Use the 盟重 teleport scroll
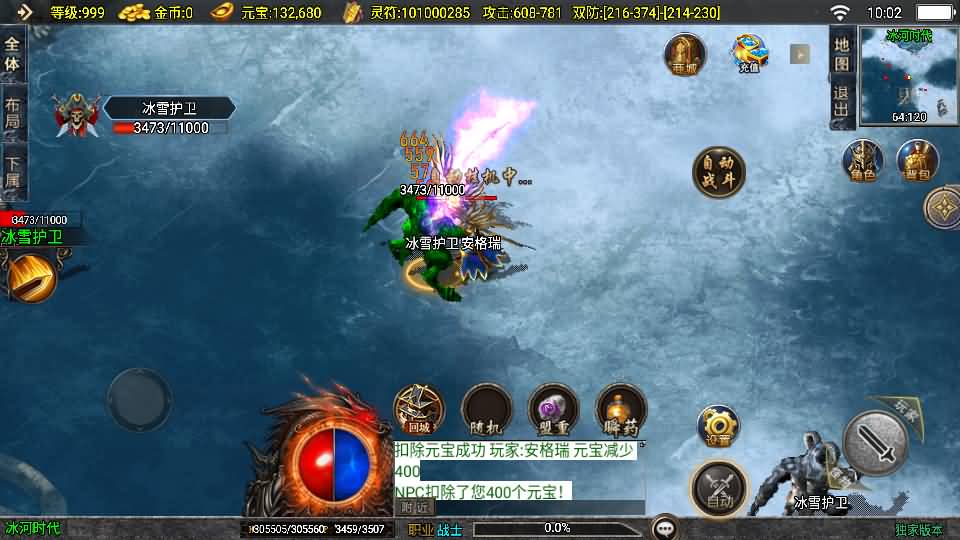Viewport: 960px width, 540px height. [x=553, y=410]
